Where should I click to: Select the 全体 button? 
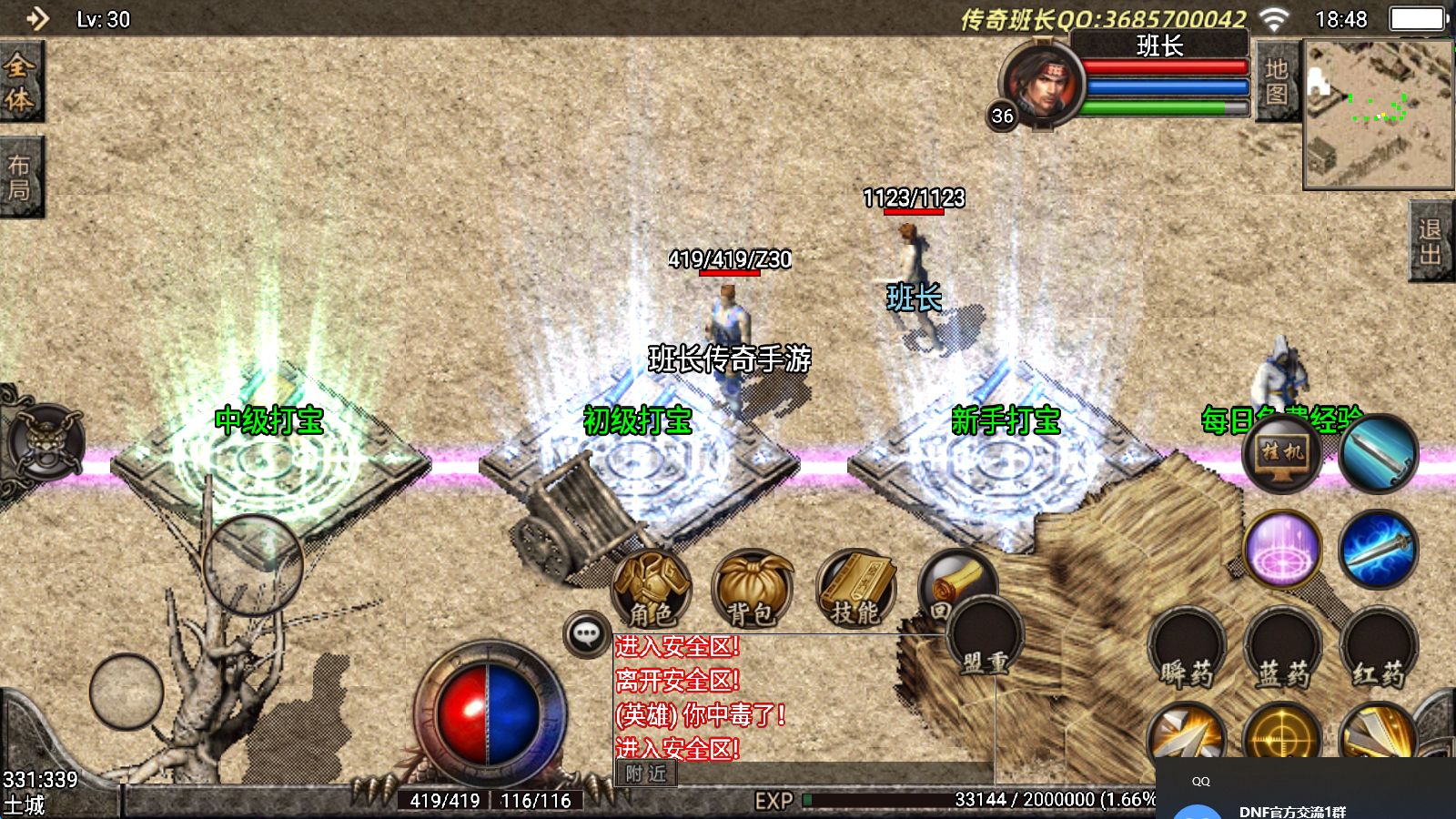pyautogui.click(x=20, y=82)
